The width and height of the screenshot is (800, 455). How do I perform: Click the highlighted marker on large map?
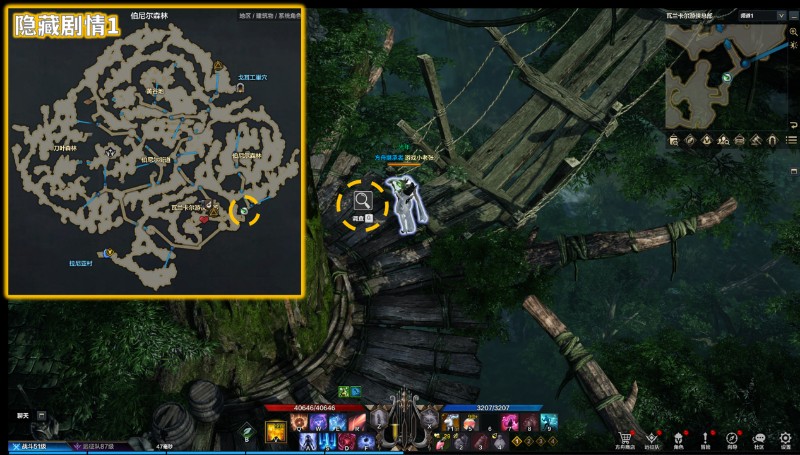click(244, 210)
